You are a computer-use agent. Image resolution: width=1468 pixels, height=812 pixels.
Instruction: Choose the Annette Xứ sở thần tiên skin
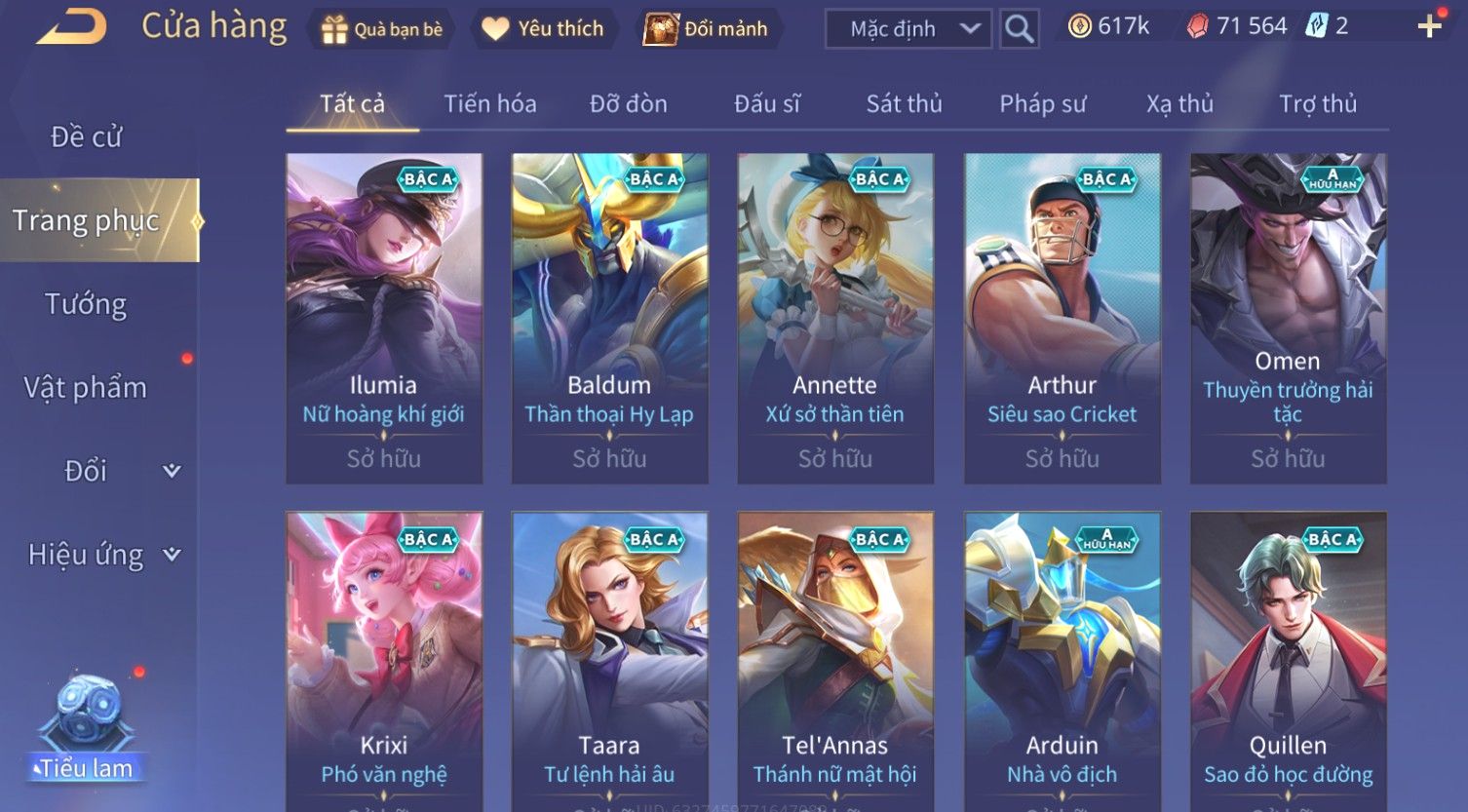[835, 318]
